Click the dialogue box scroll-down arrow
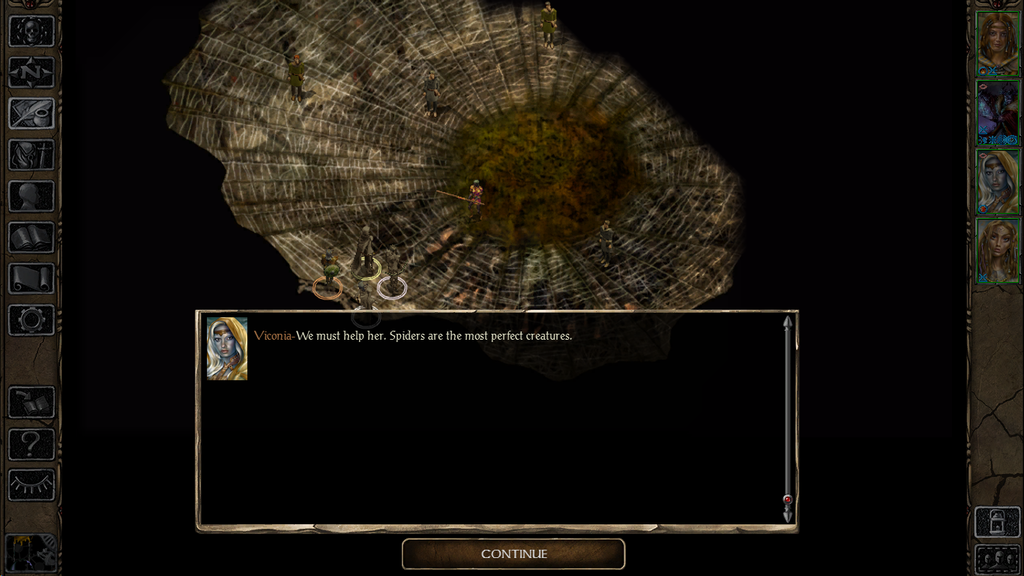The width and height of the screenshot is (1024, 576). [787, 514]
